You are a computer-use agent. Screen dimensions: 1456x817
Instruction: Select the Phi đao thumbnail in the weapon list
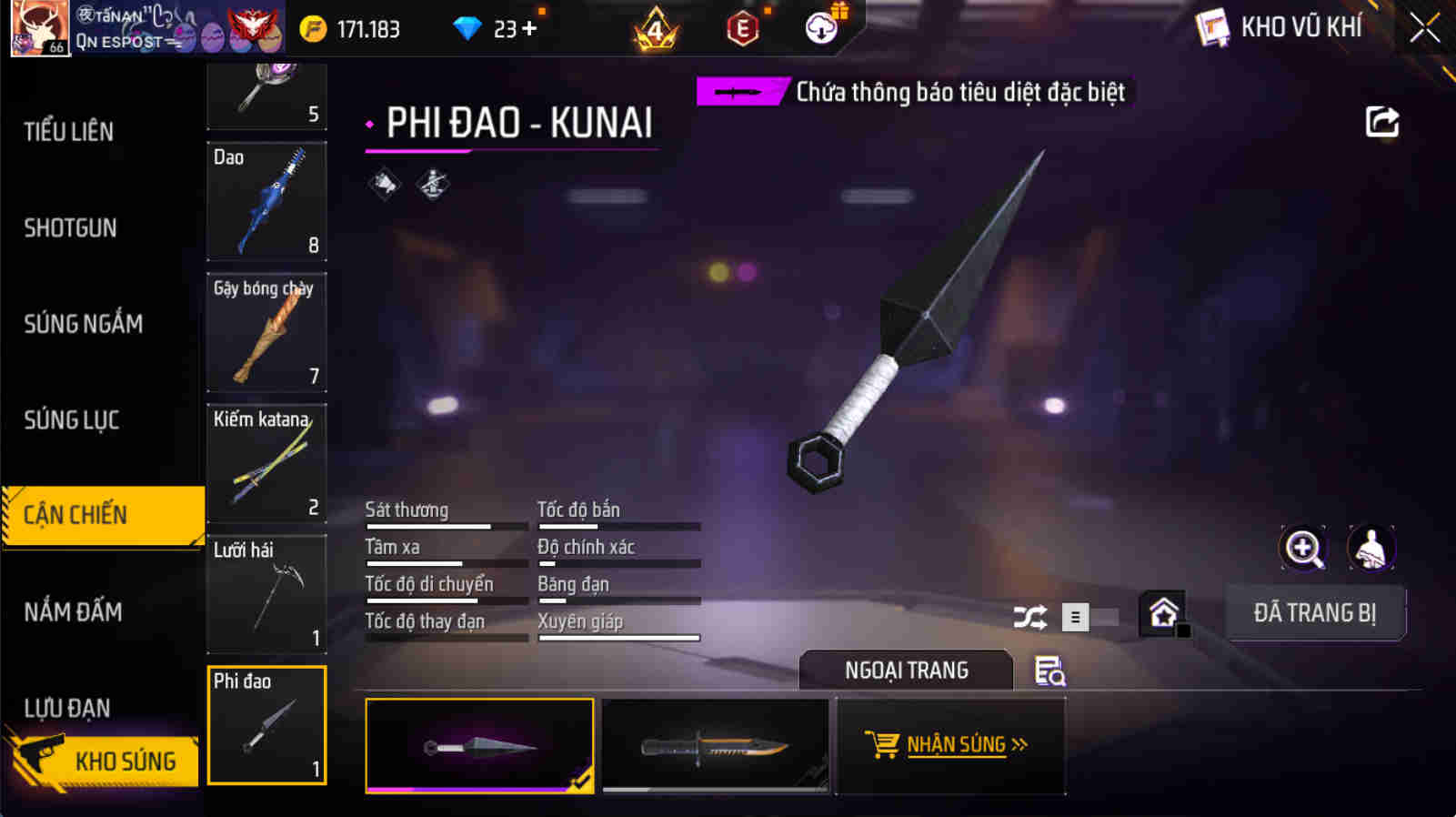(x=266, y=725)
